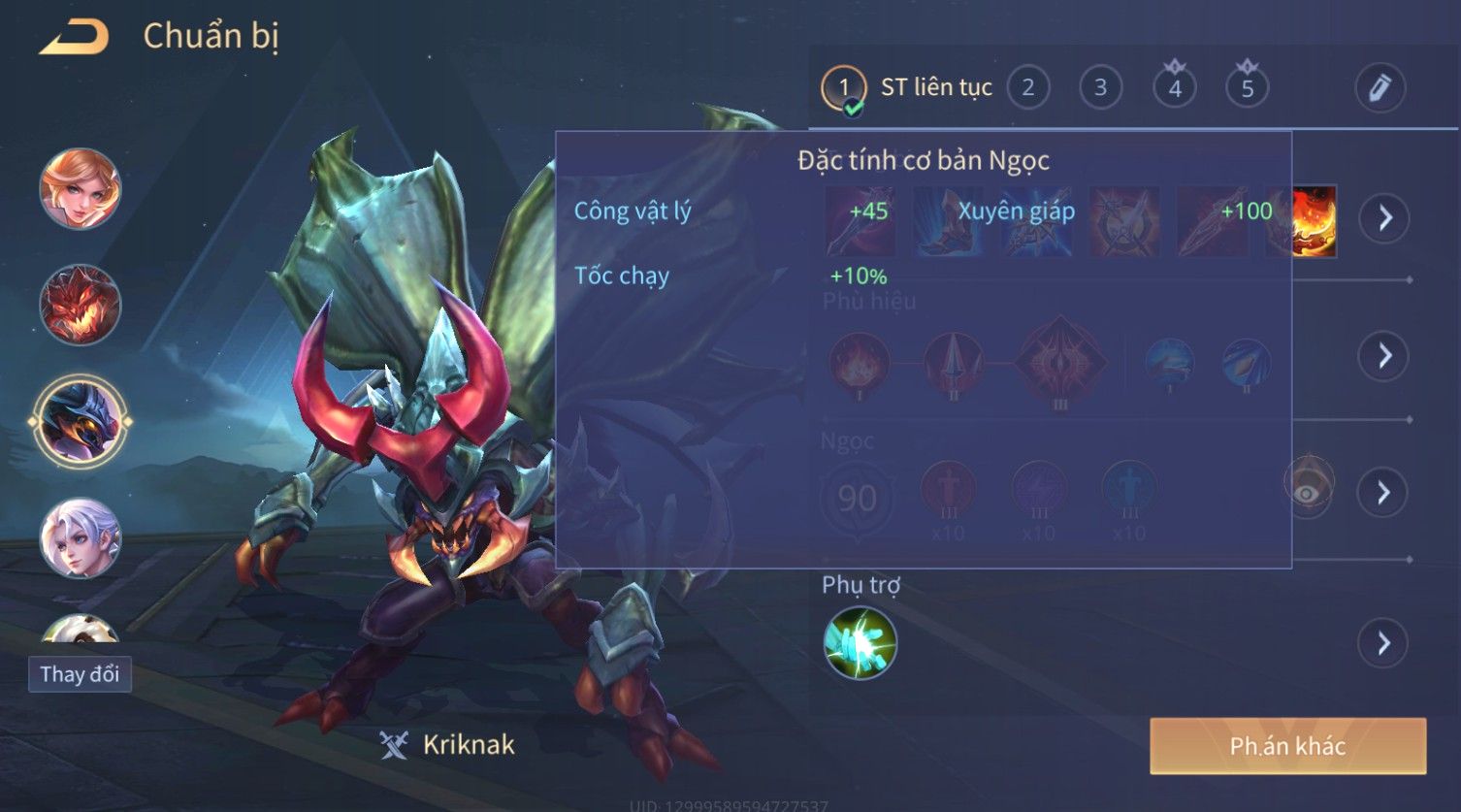The image size is (1461, 812).
Task: Open Phụ trợ options arrow
Action: (x=1384, y=643)
